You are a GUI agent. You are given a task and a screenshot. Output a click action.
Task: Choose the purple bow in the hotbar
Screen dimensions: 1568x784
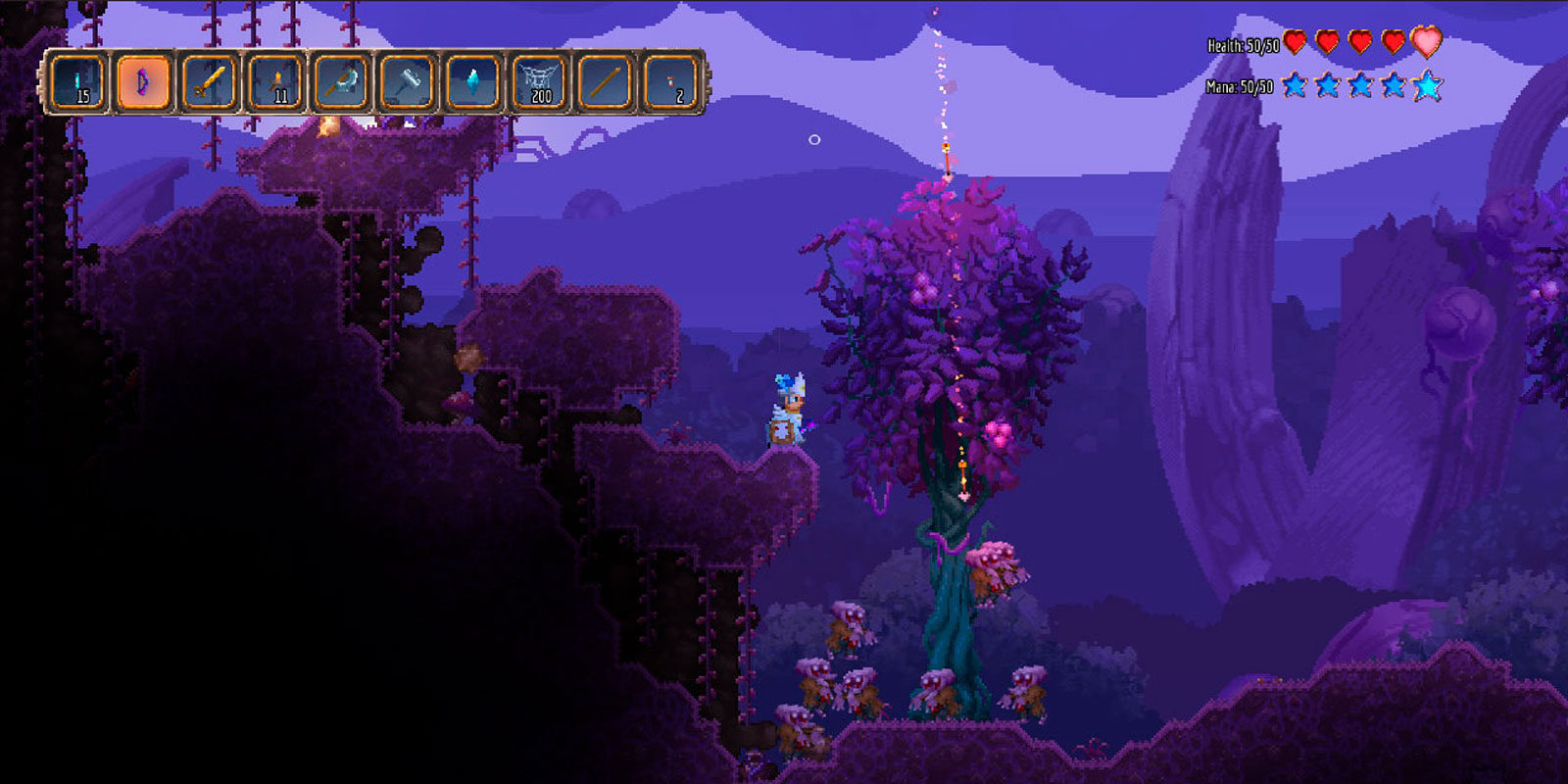coord(144,82)
